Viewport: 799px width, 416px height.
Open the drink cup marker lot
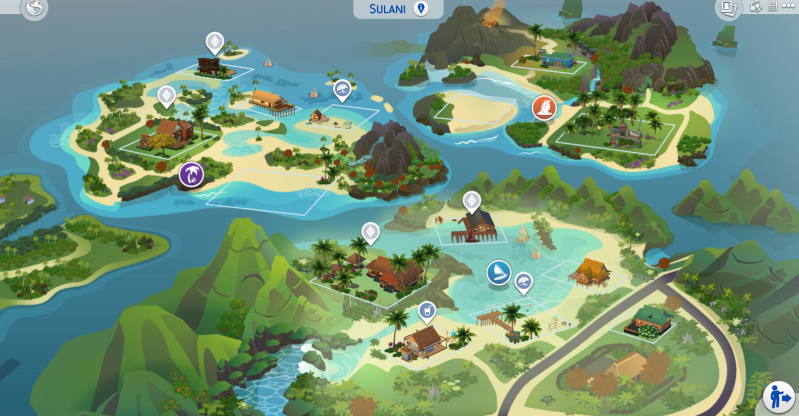427,310
